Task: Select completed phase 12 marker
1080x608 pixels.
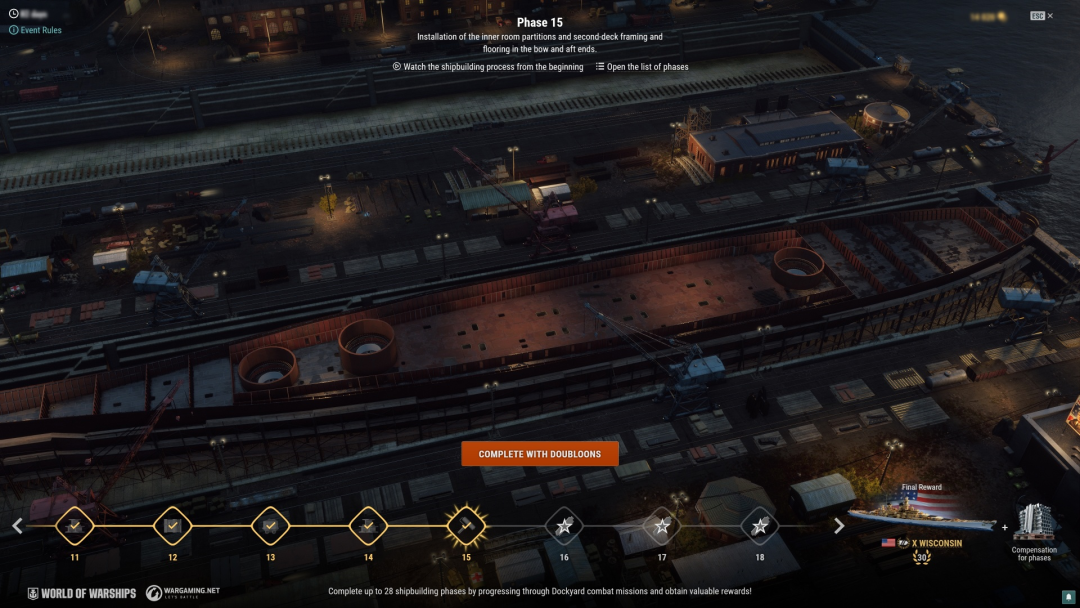Action: click(173, 525)
